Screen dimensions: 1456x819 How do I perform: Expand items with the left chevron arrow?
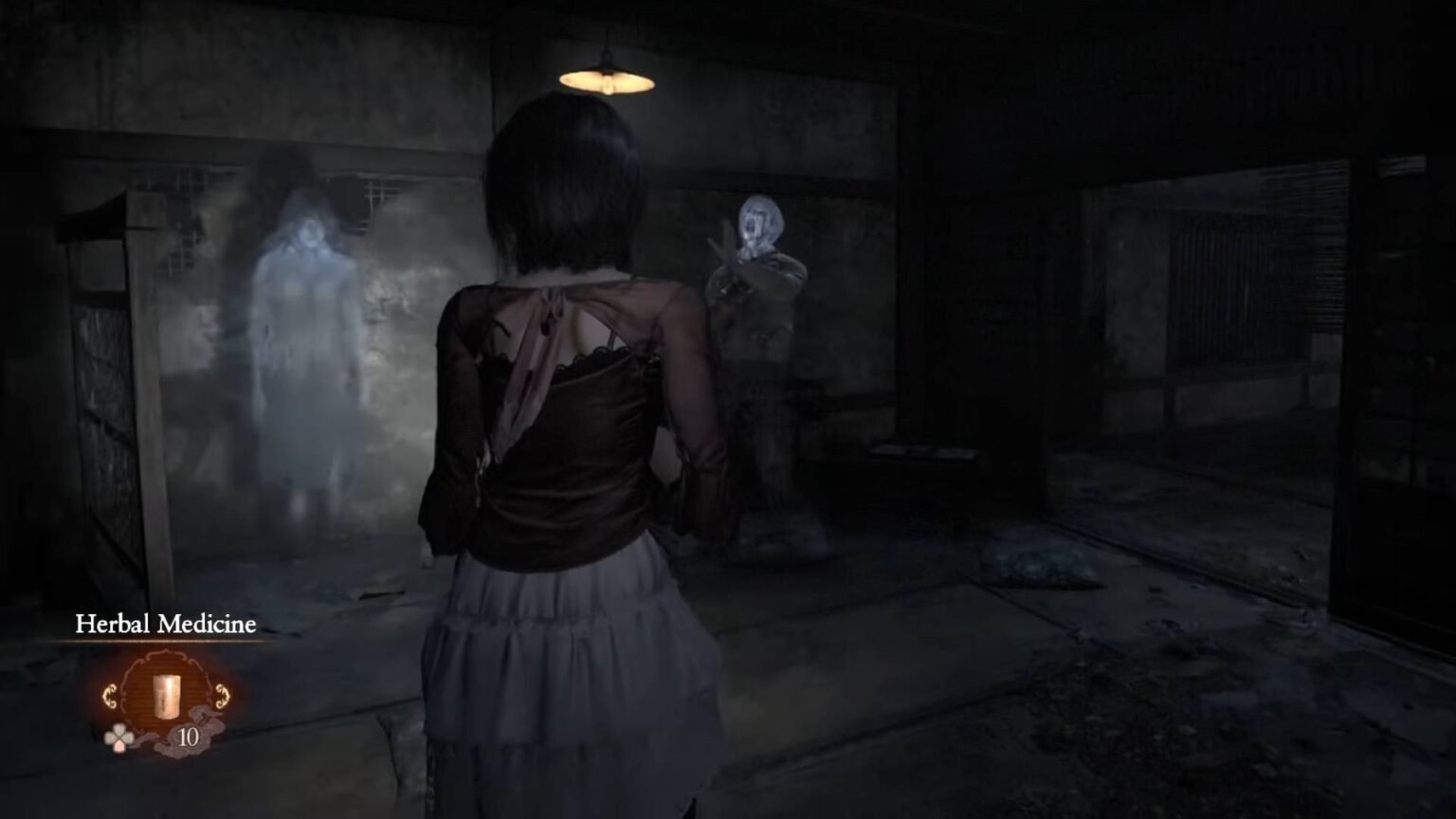click(110, 695)
